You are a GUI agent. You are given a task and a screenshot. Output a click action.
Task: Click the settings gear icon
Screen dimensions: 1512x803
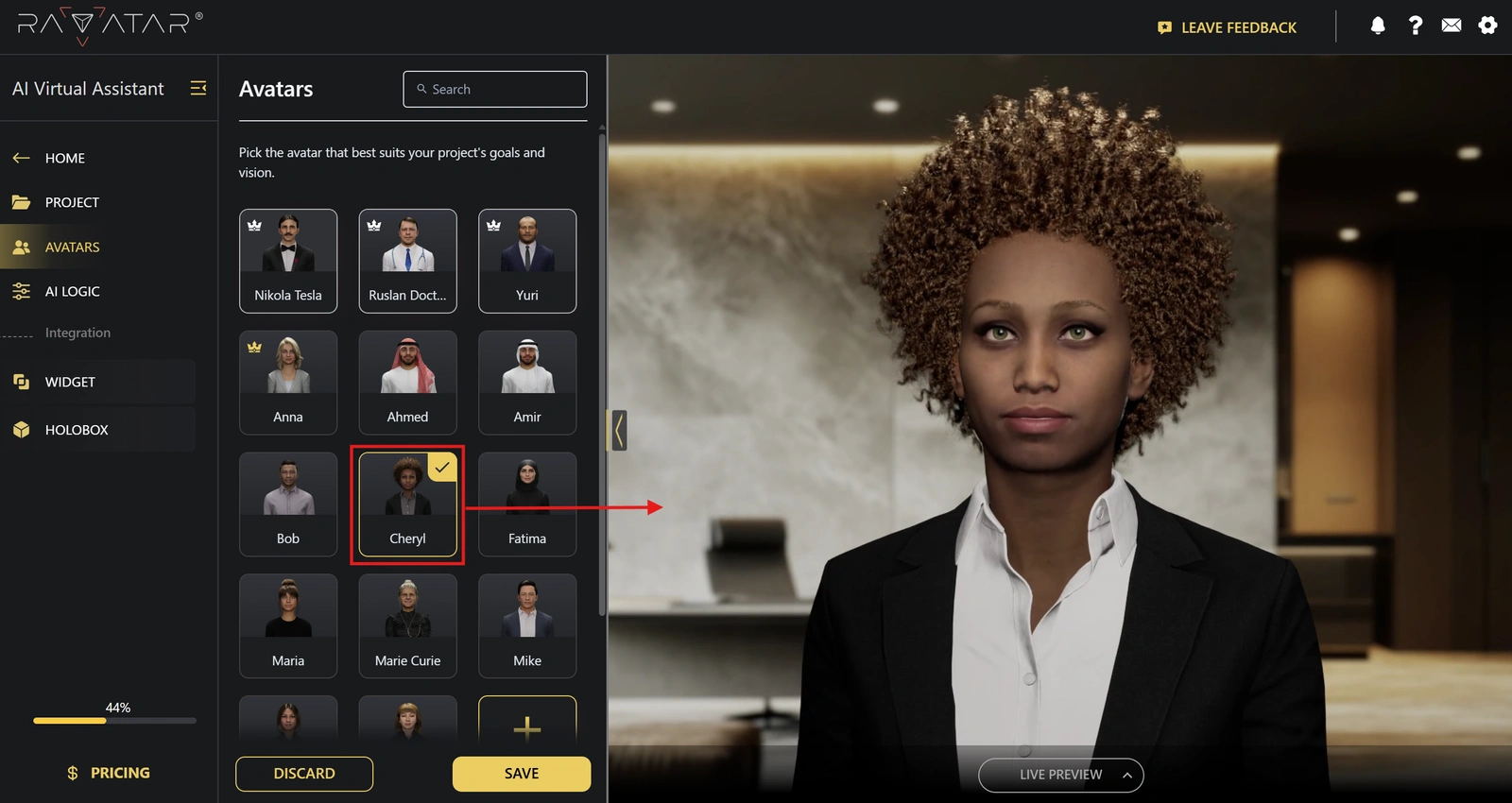point(1488,26)
